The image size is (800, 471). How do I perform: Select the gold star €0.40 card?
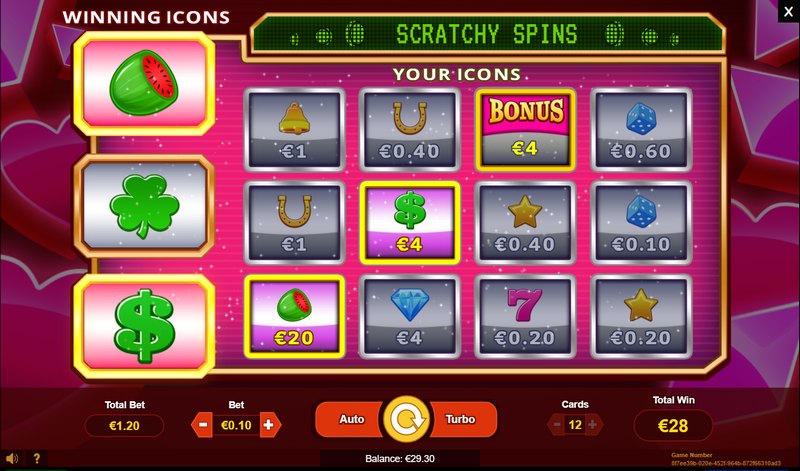click(525, 220)
